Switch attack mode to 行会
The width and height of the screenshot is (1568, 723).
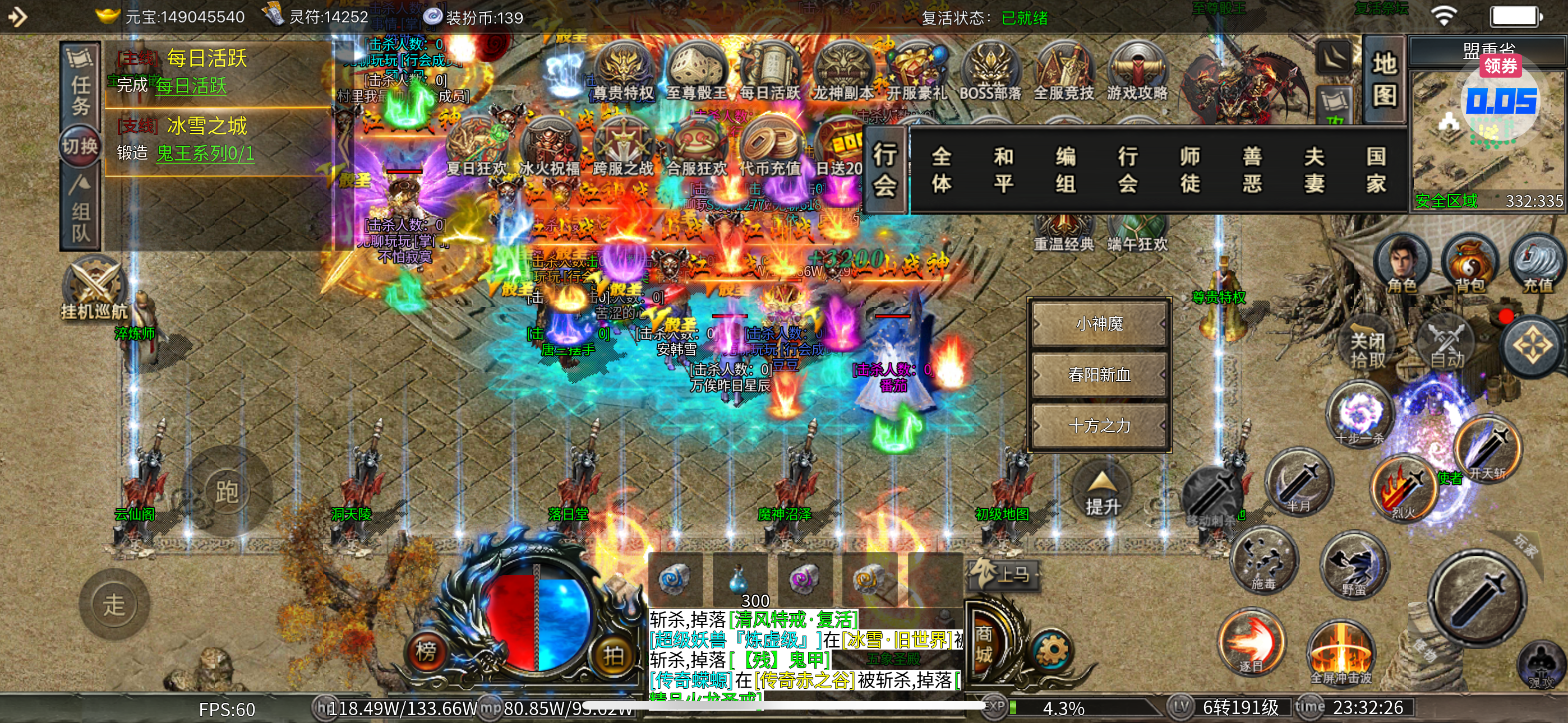tap(1127, 170)
